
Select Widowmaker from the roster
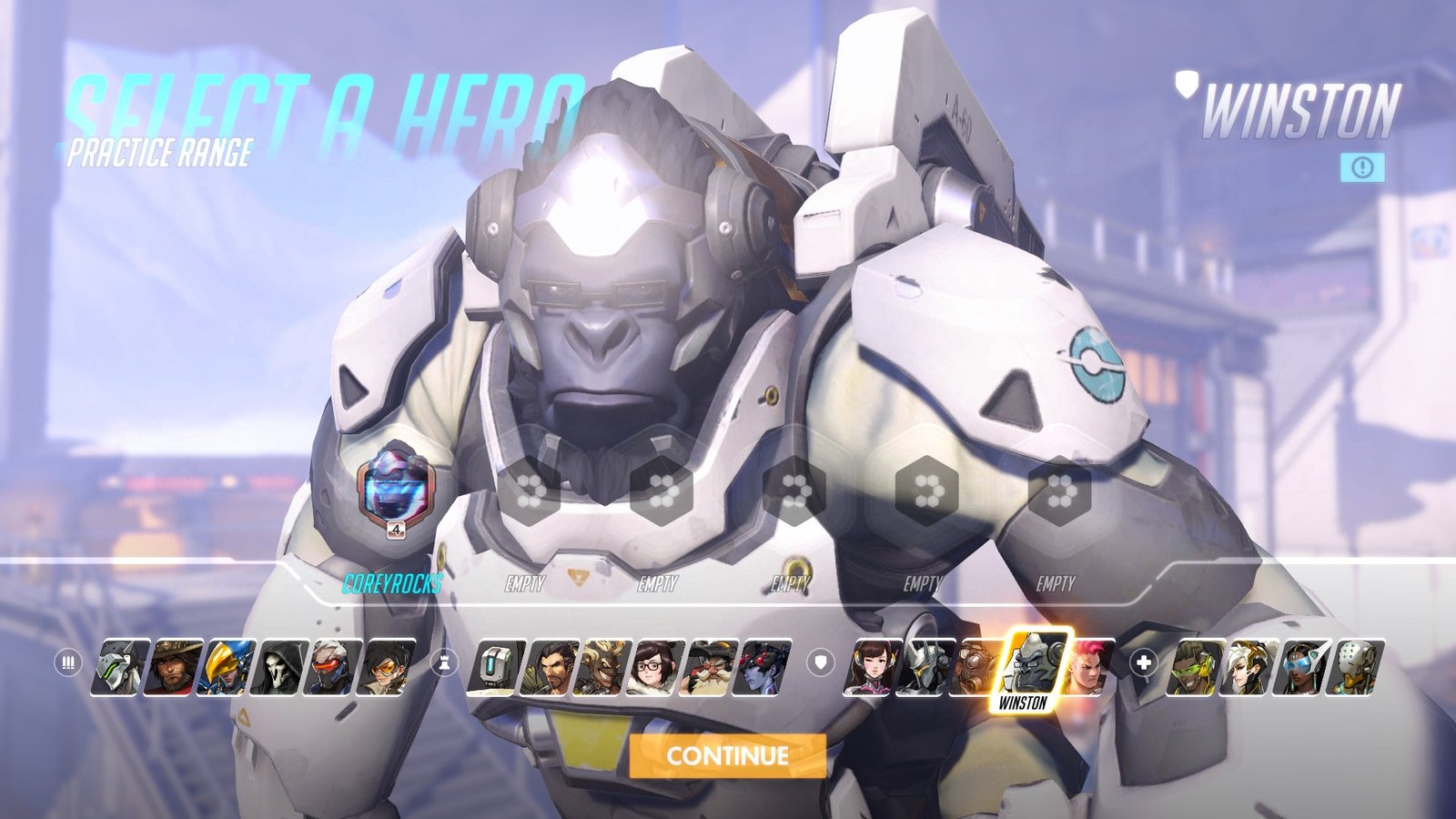coord(763,668)
